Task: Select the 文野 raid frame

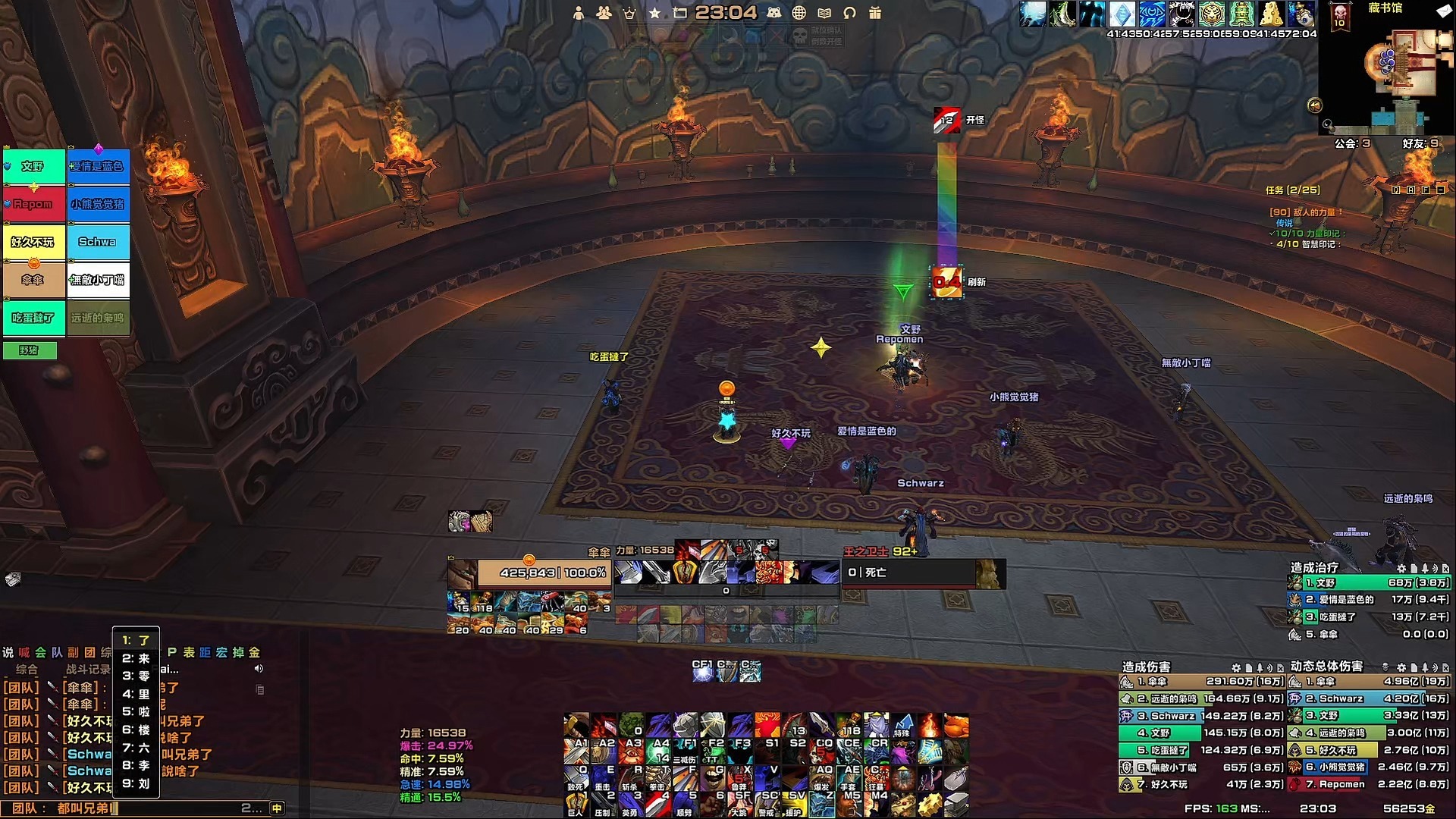Action: 33,167
